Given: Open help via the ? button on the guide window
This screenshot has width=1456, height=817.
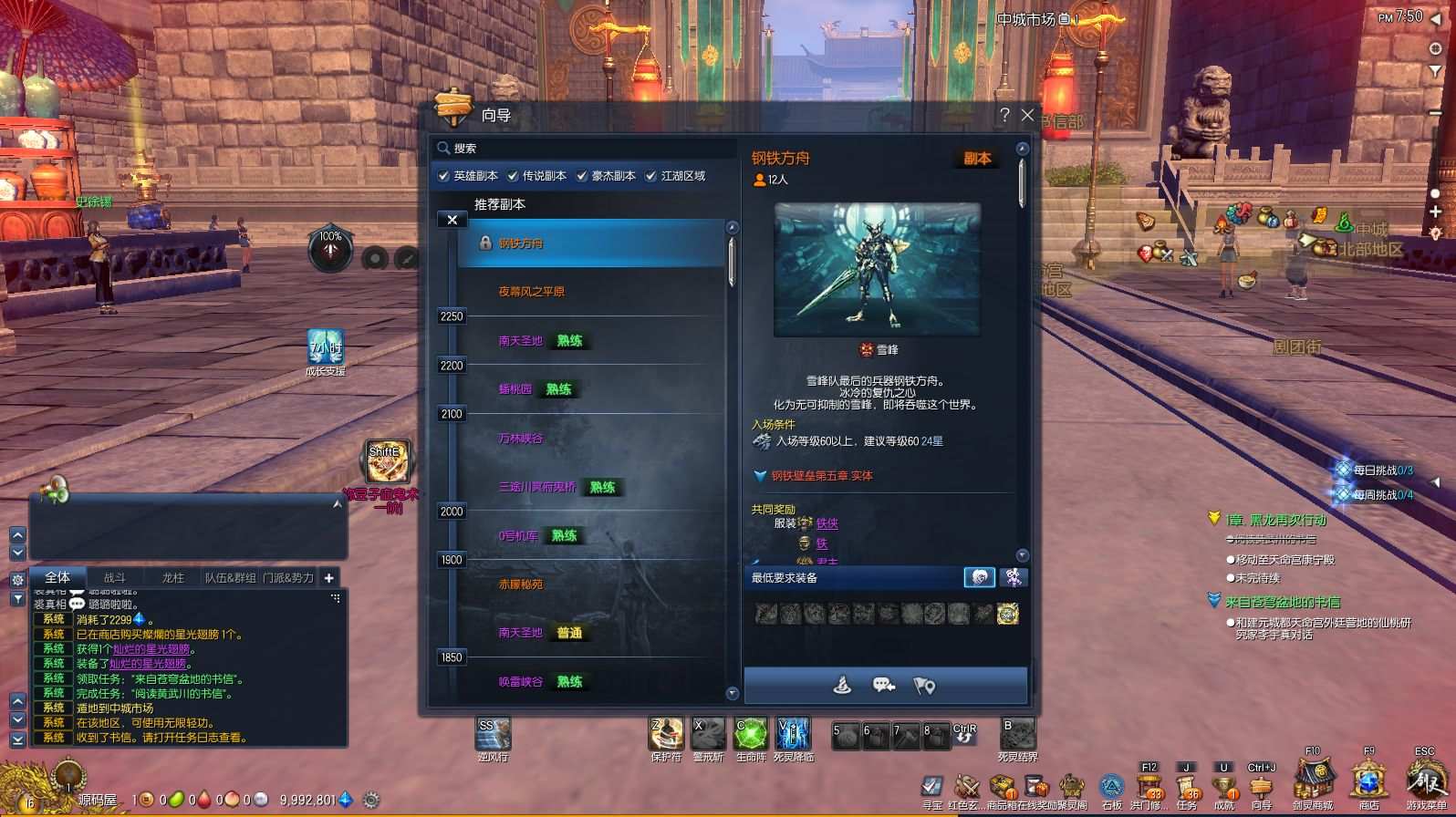Looking at the screenshot, I should [x=1004, y=115].
